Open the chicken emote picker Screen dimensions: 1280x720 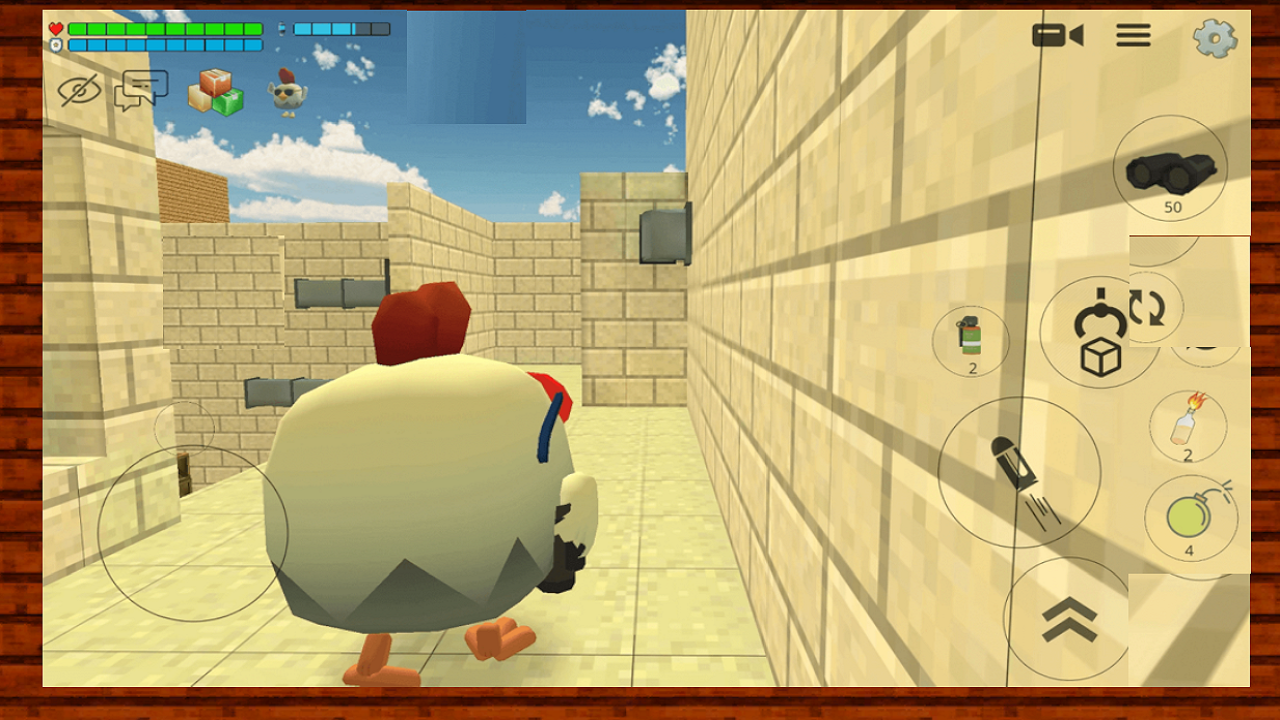288,92
